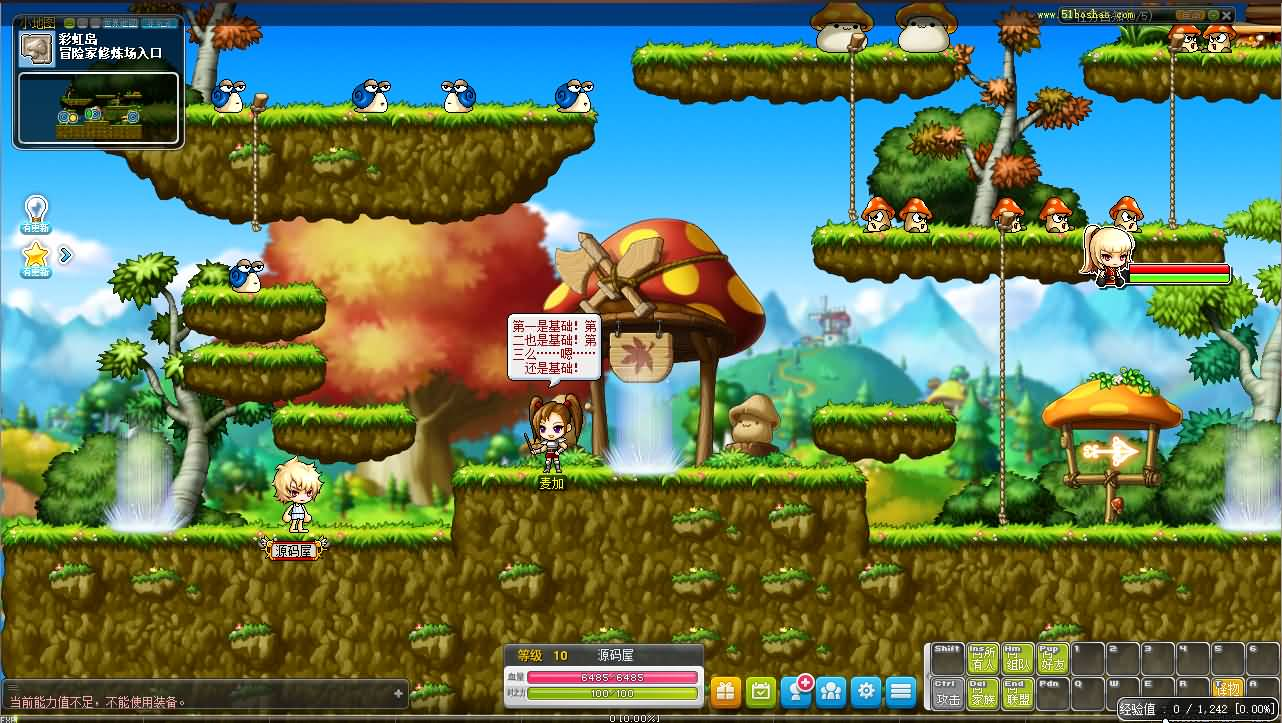Toggle the Hm 组队 party chat key
Viewport: 1282px width, 723px height.
click(x=1018, y=656)
